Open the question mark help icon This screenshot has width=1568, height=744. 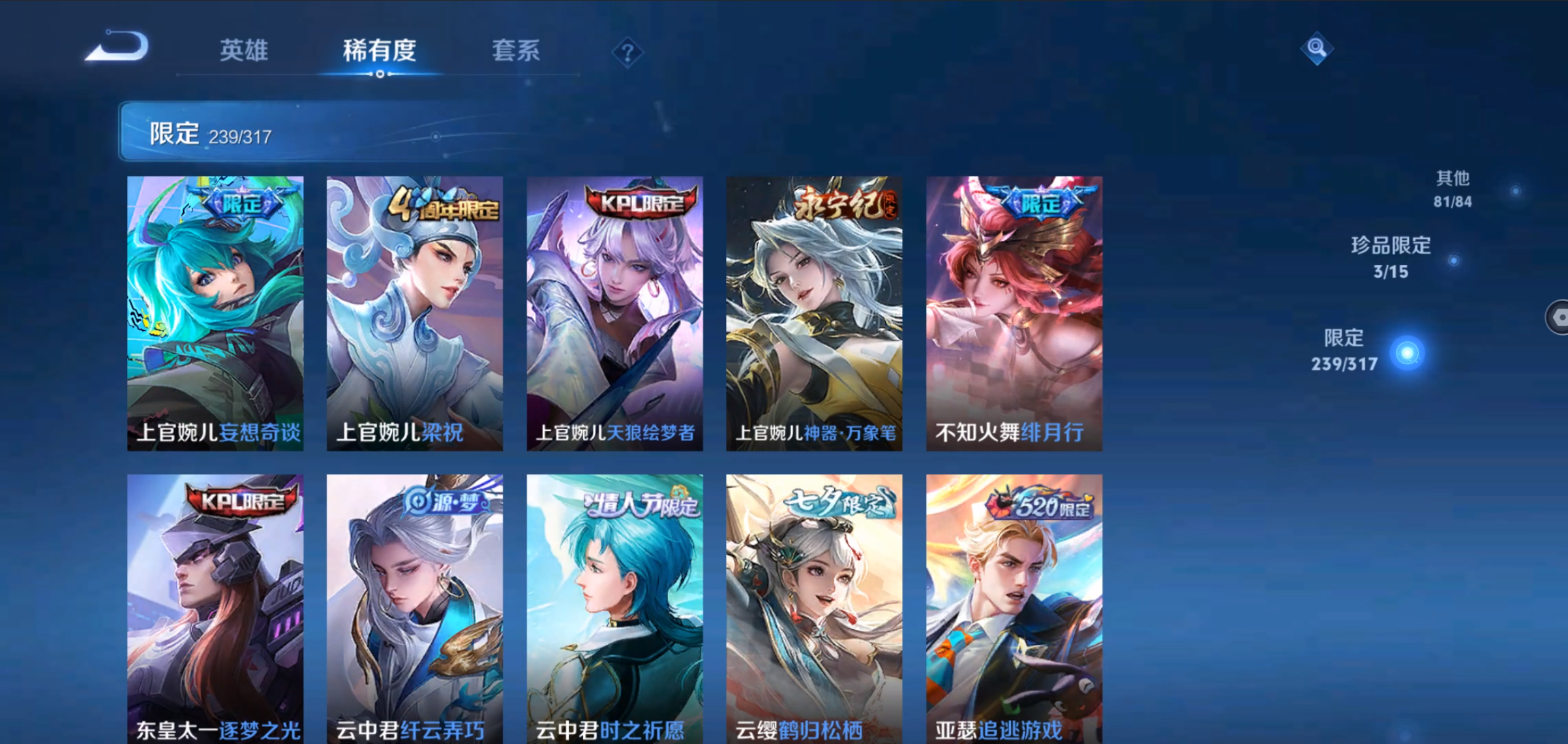click(627, 53)
